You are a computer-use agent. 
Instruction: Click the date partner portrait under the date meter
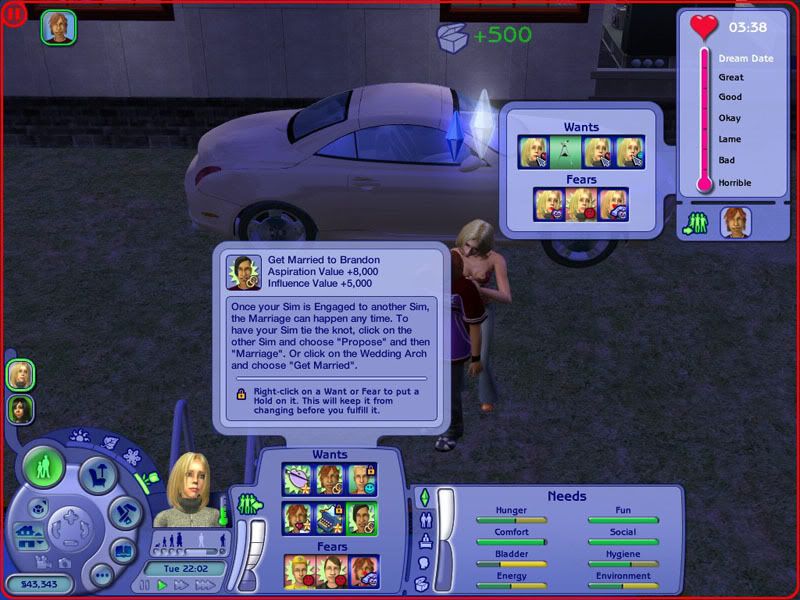(735, 221)
